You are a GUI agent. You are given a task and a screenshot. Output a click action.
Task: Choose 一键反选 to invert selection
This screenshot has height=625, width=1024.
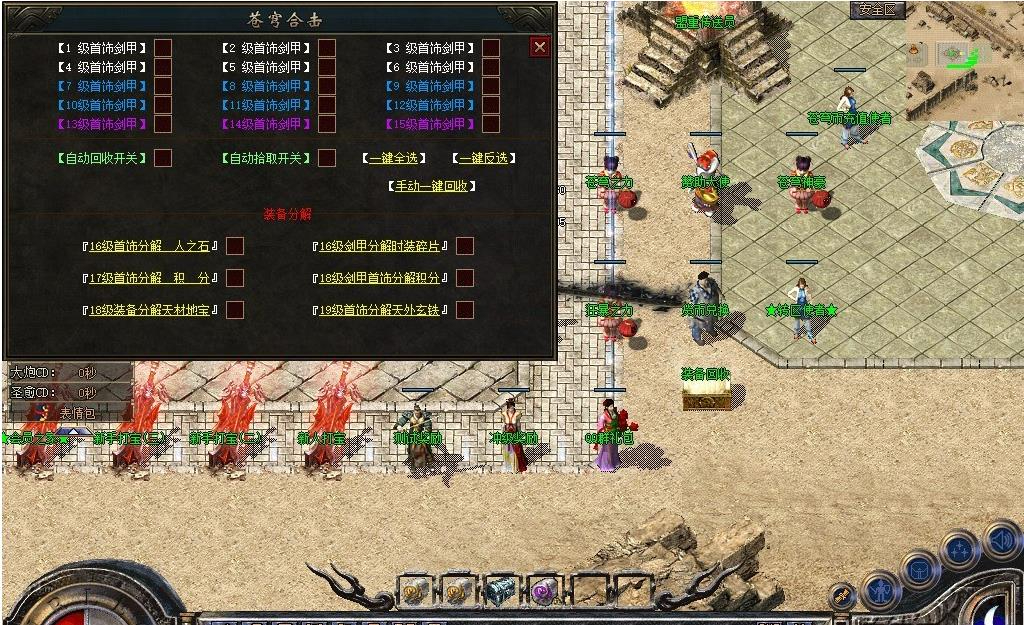coord(484,158)
